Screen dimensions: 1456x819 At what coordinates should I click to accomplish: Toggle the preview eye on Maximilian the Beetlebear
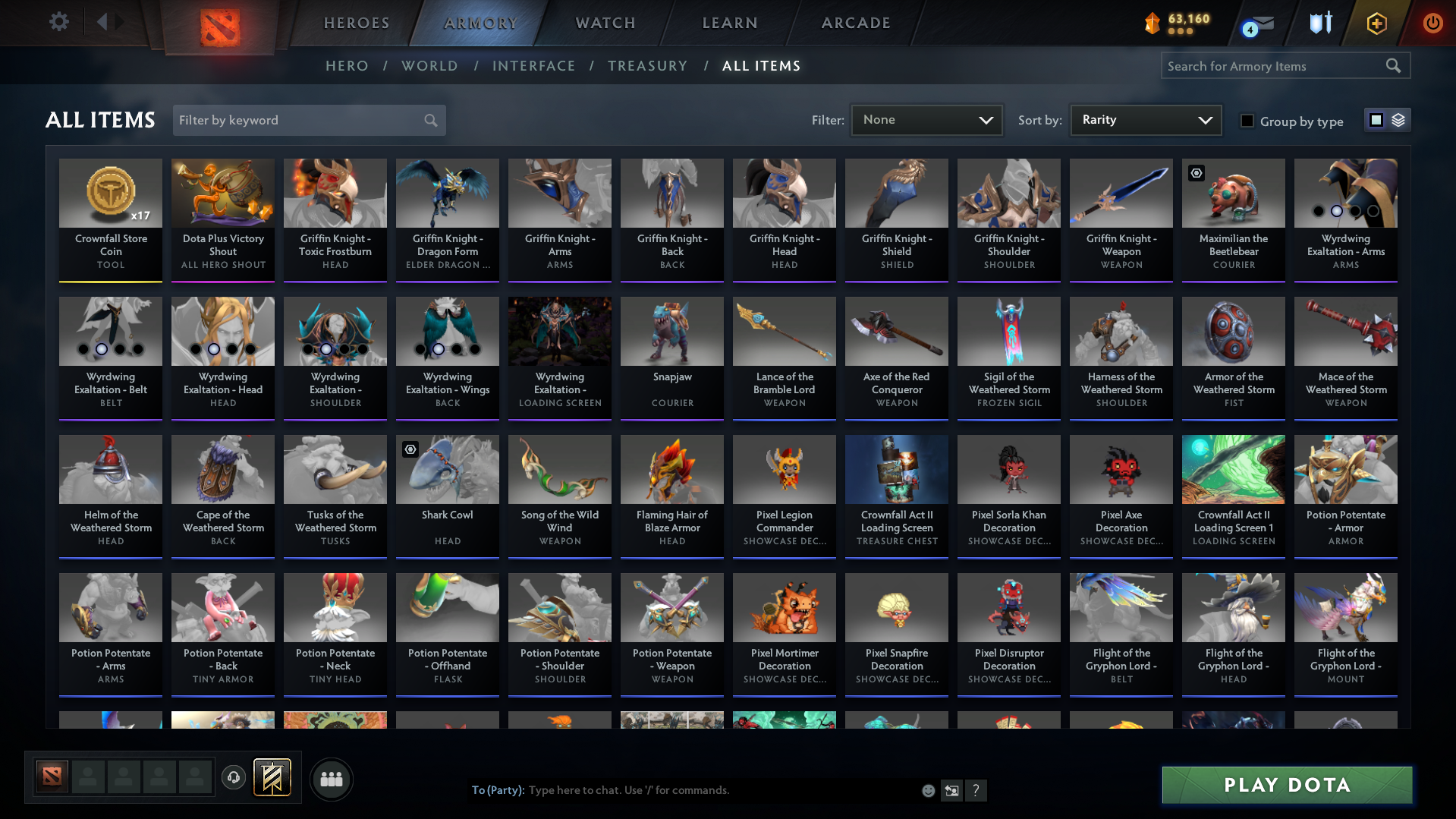(x=1197, y=173)
